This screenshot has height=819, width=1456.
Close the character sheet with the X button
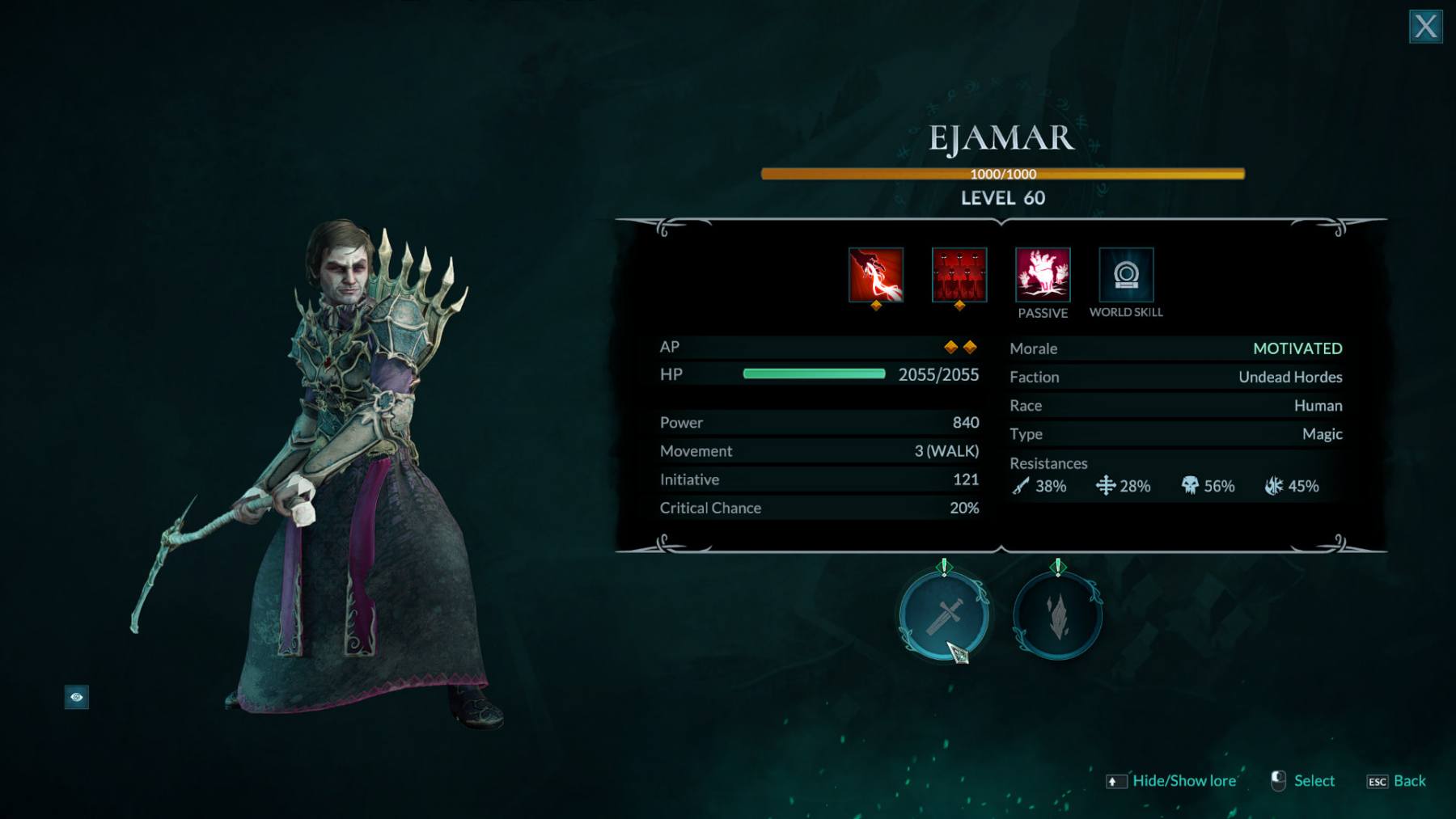coord(1425,27)
